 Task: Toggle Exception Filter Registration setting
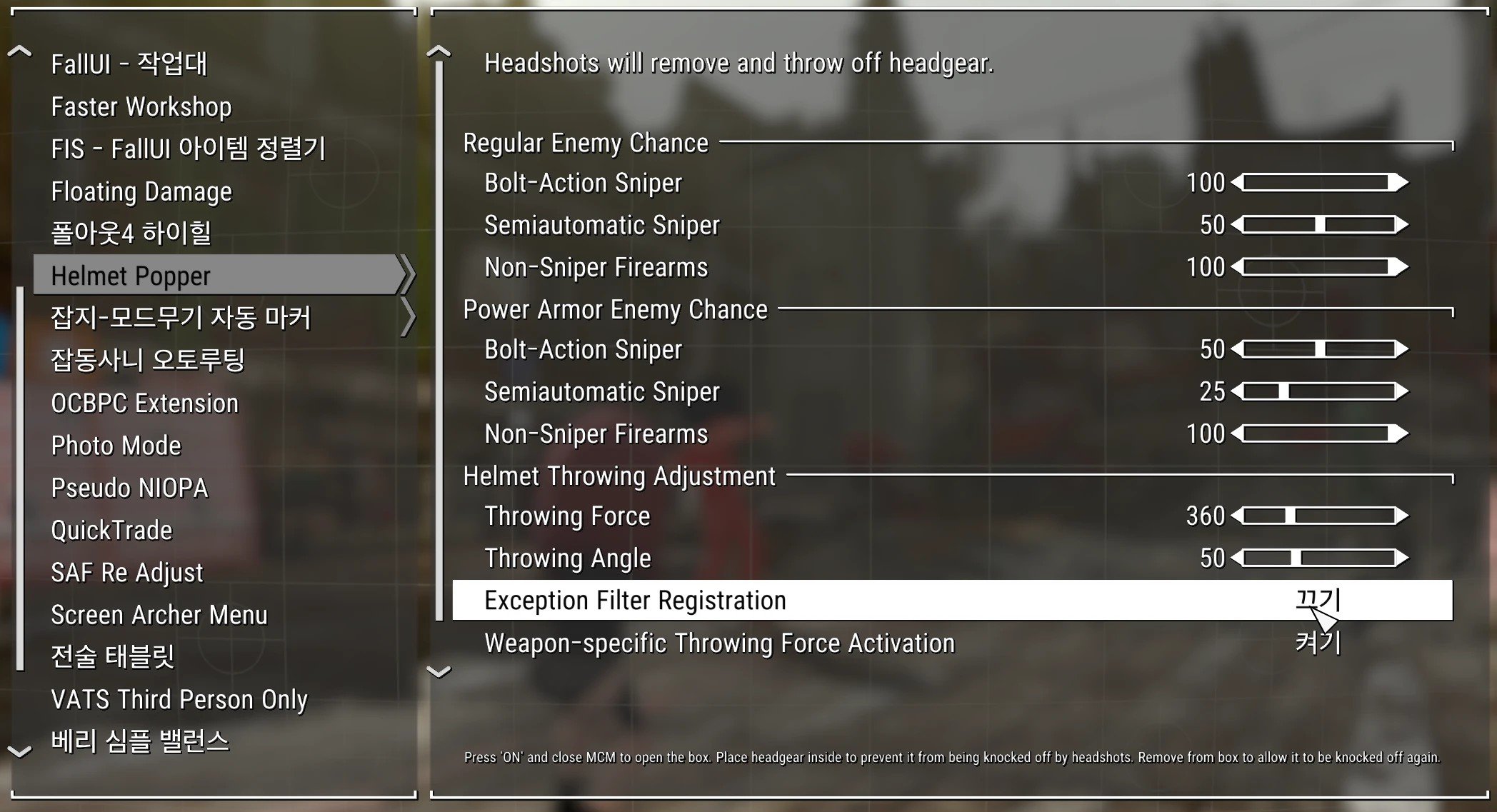1317,601
